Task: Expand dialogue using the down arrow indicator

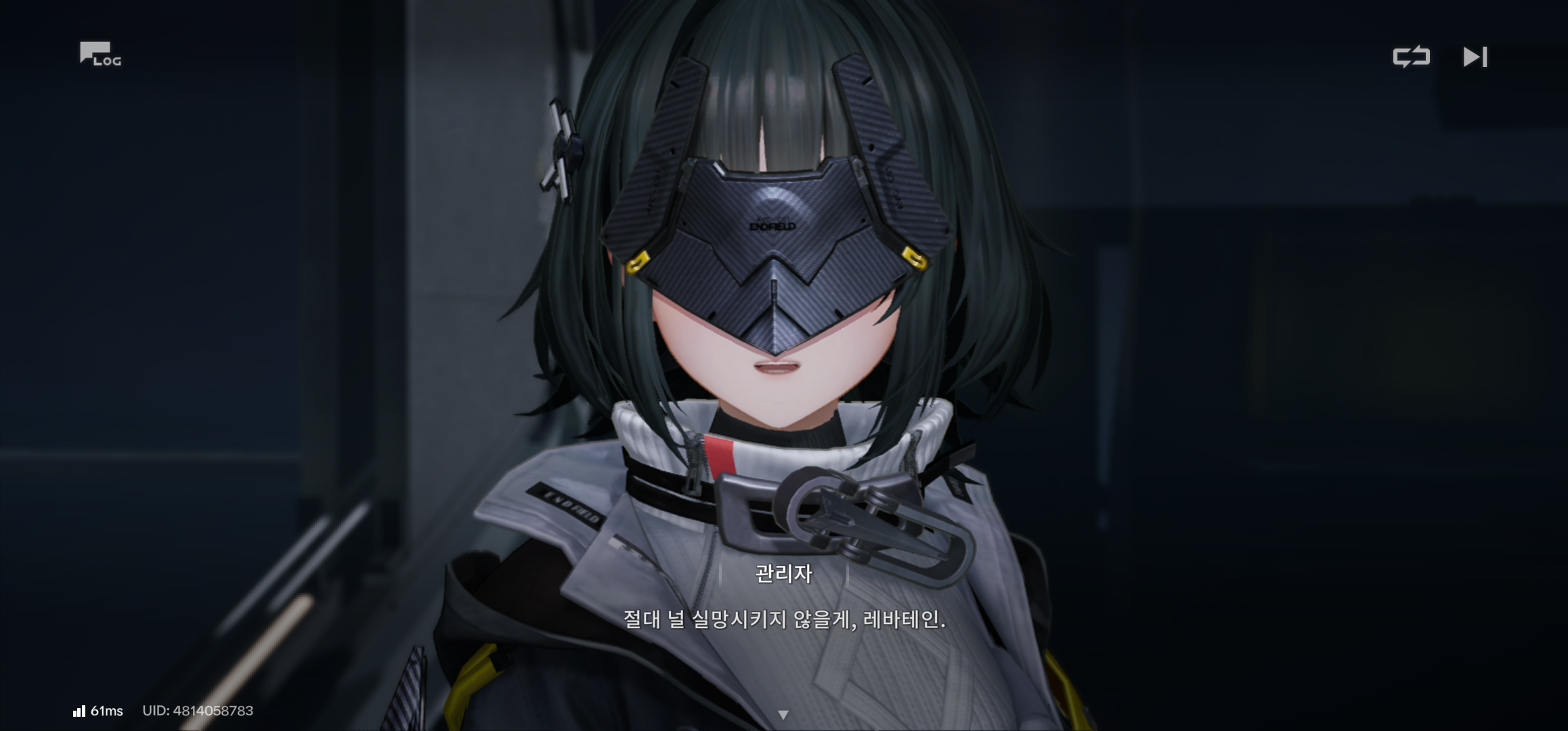Action: (x=784, y=713)
